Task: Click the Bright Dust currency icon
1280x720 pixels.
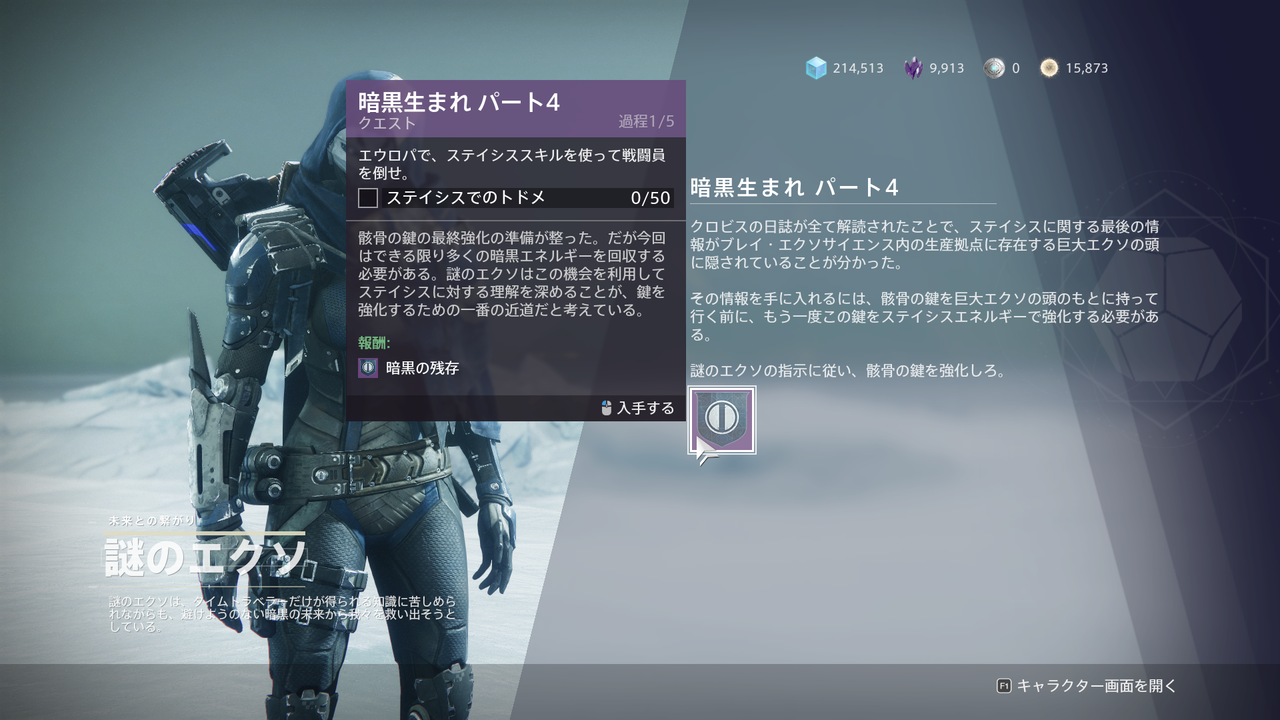Action: click(1049, 68)
